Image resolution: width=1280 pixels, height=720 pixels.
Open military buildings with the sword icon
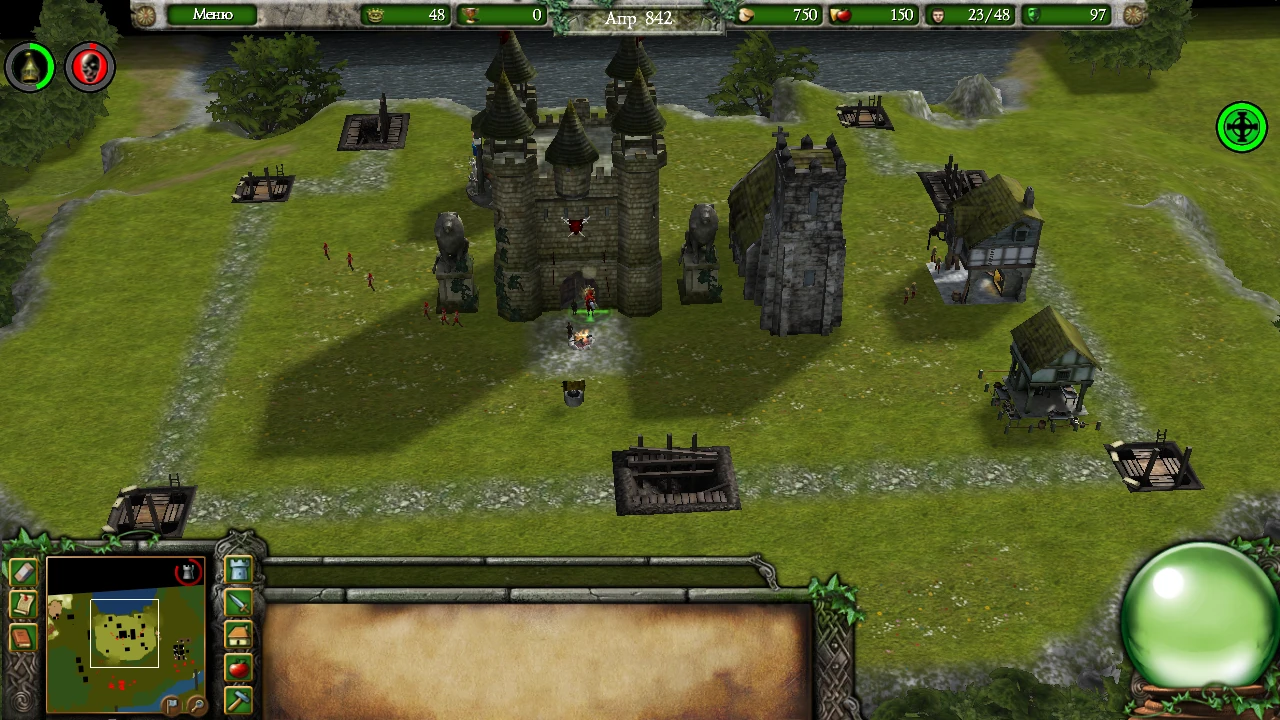(239, 604)
